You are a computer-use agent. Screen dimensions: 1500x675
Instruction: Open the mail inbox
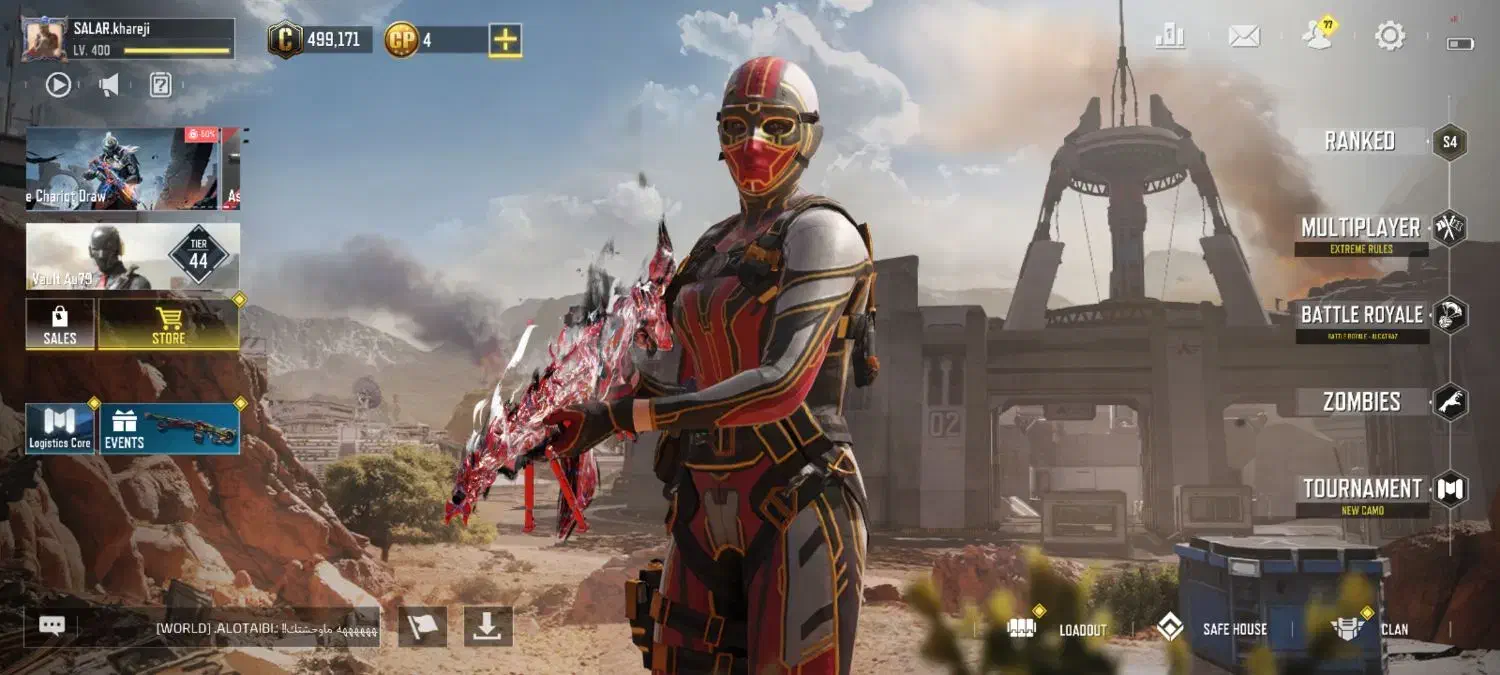pos(1243,37)
